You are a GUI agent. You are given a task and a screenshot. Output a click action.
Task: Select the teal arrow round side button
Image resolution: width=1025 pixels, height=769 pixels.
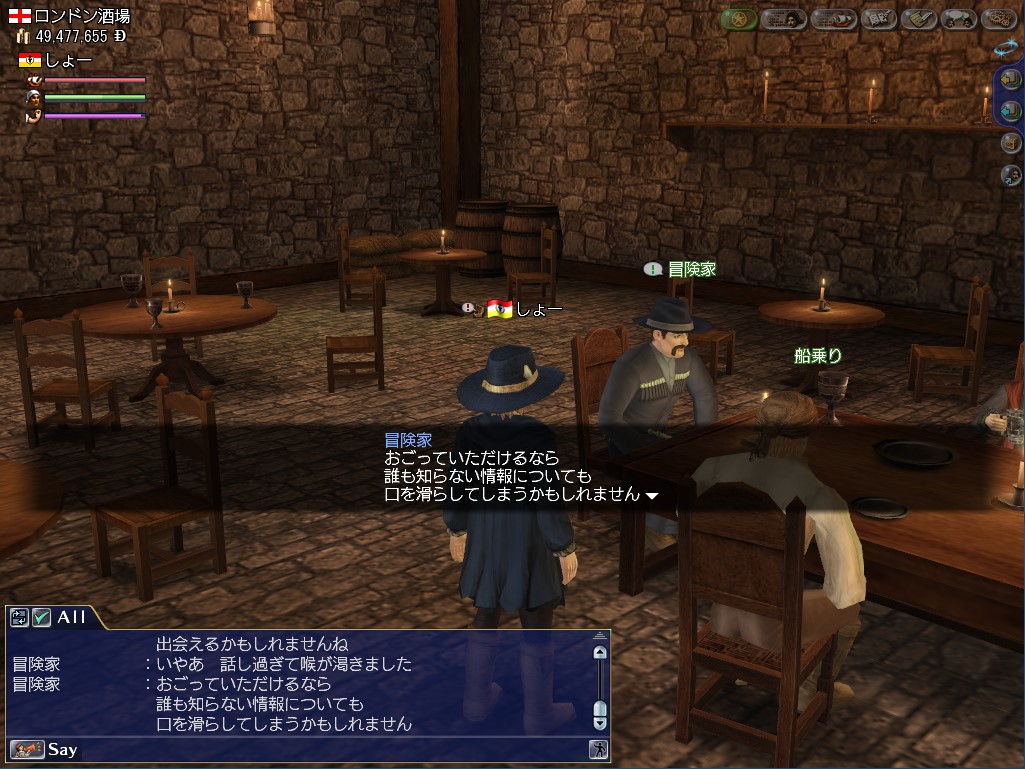tap(1010, 111)
